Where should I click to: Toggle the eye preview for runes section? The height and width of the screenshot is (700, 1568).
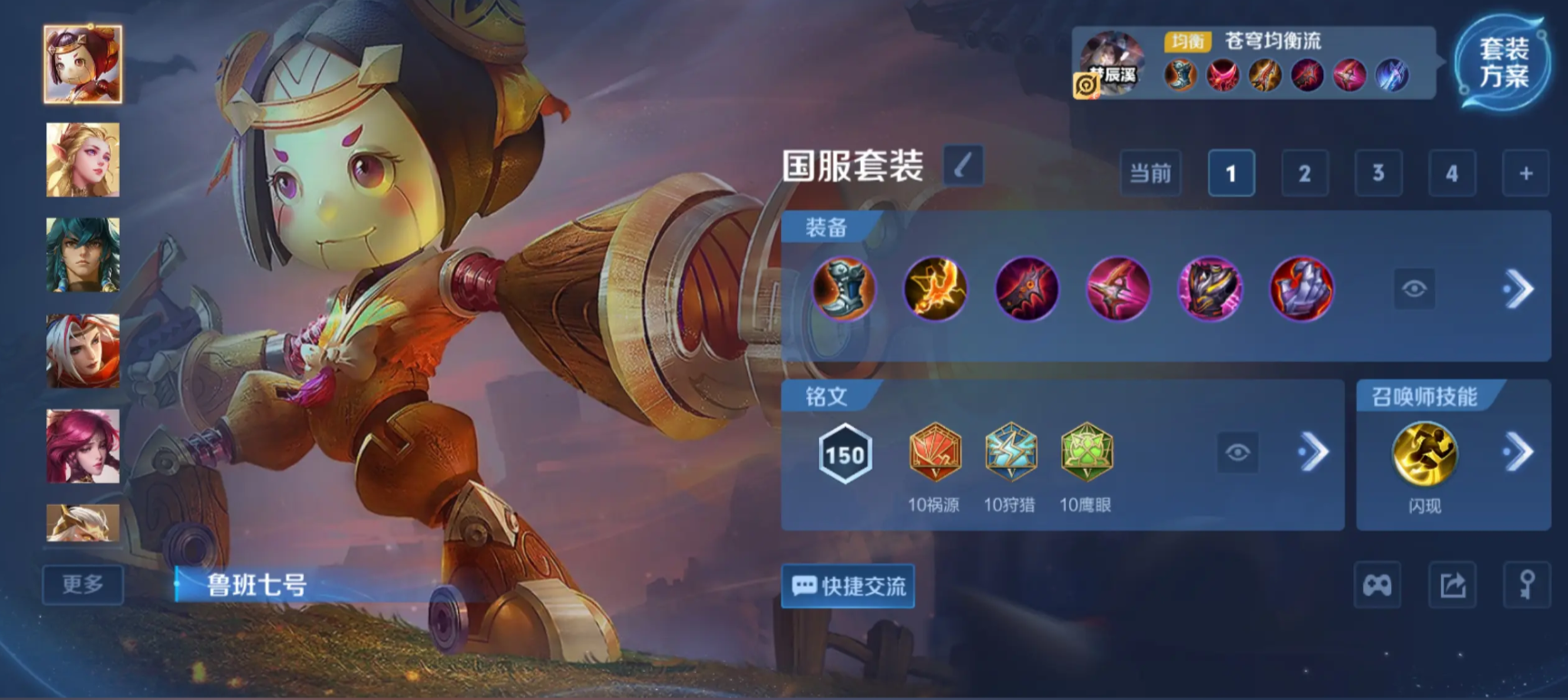point(1240,453)
